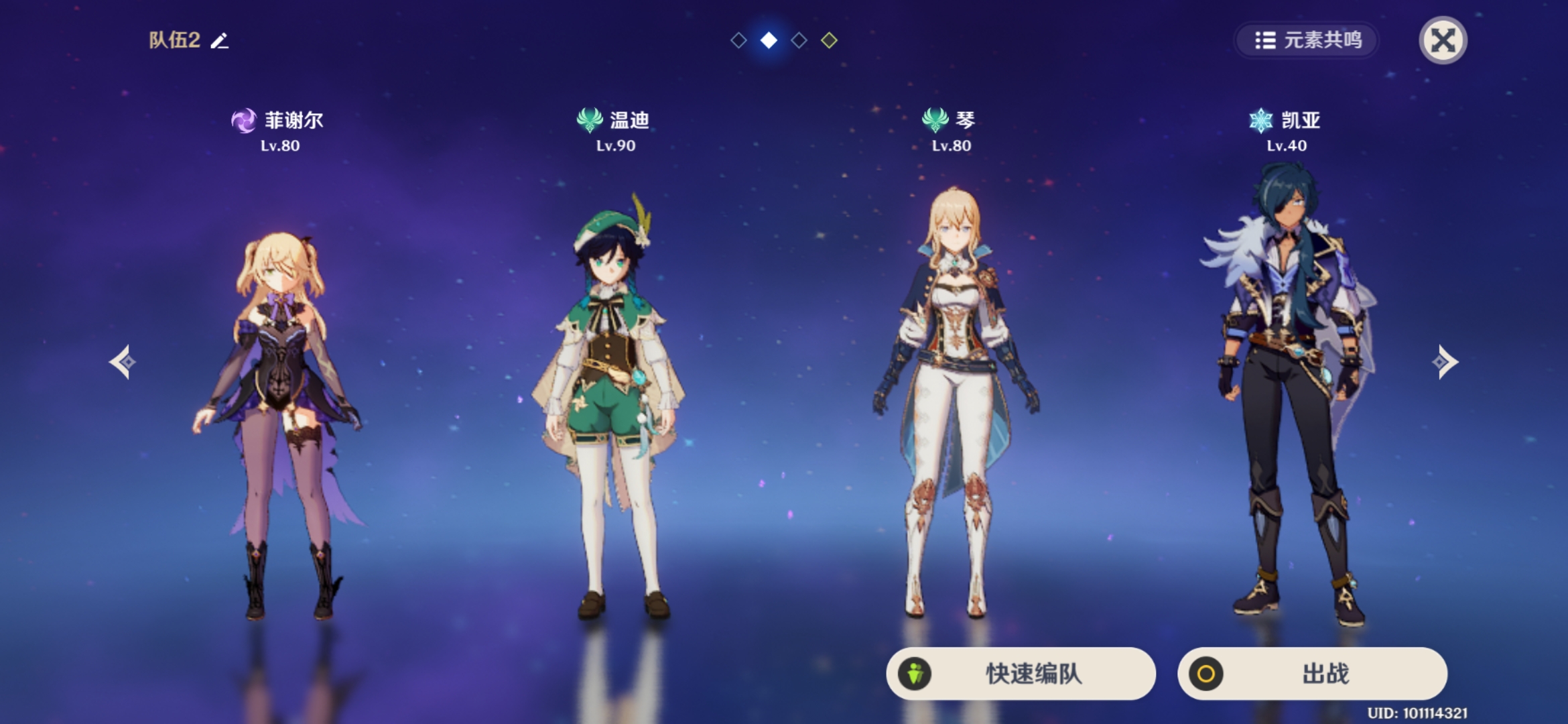Select the fourth yellow team page diamond
This screenshot has height=724, width=1568.
(829, 40)
